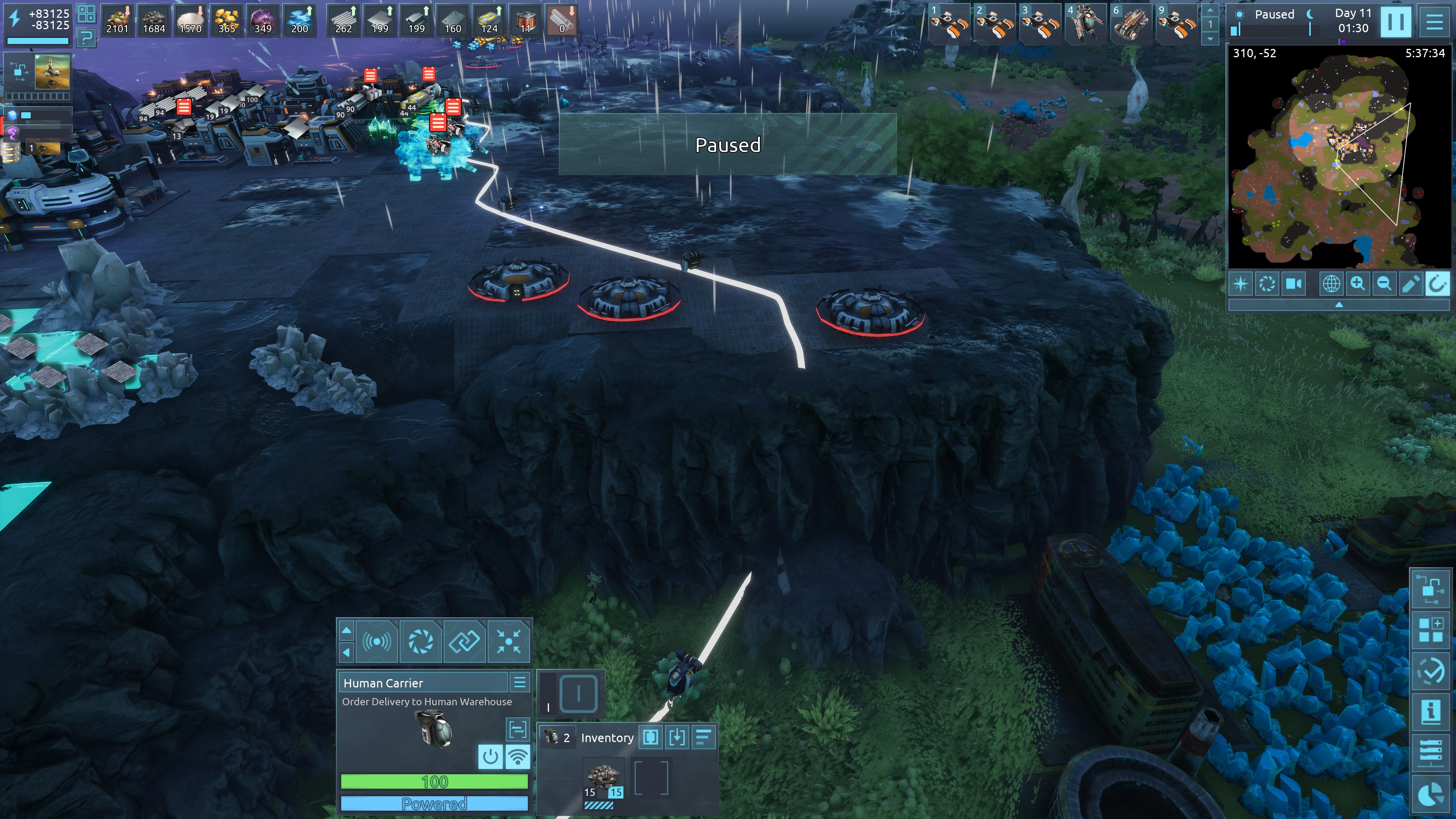Viewport: 1456px width, 819px height.
Task: Click the pause/resume game button
Action: coord(1395,22)
